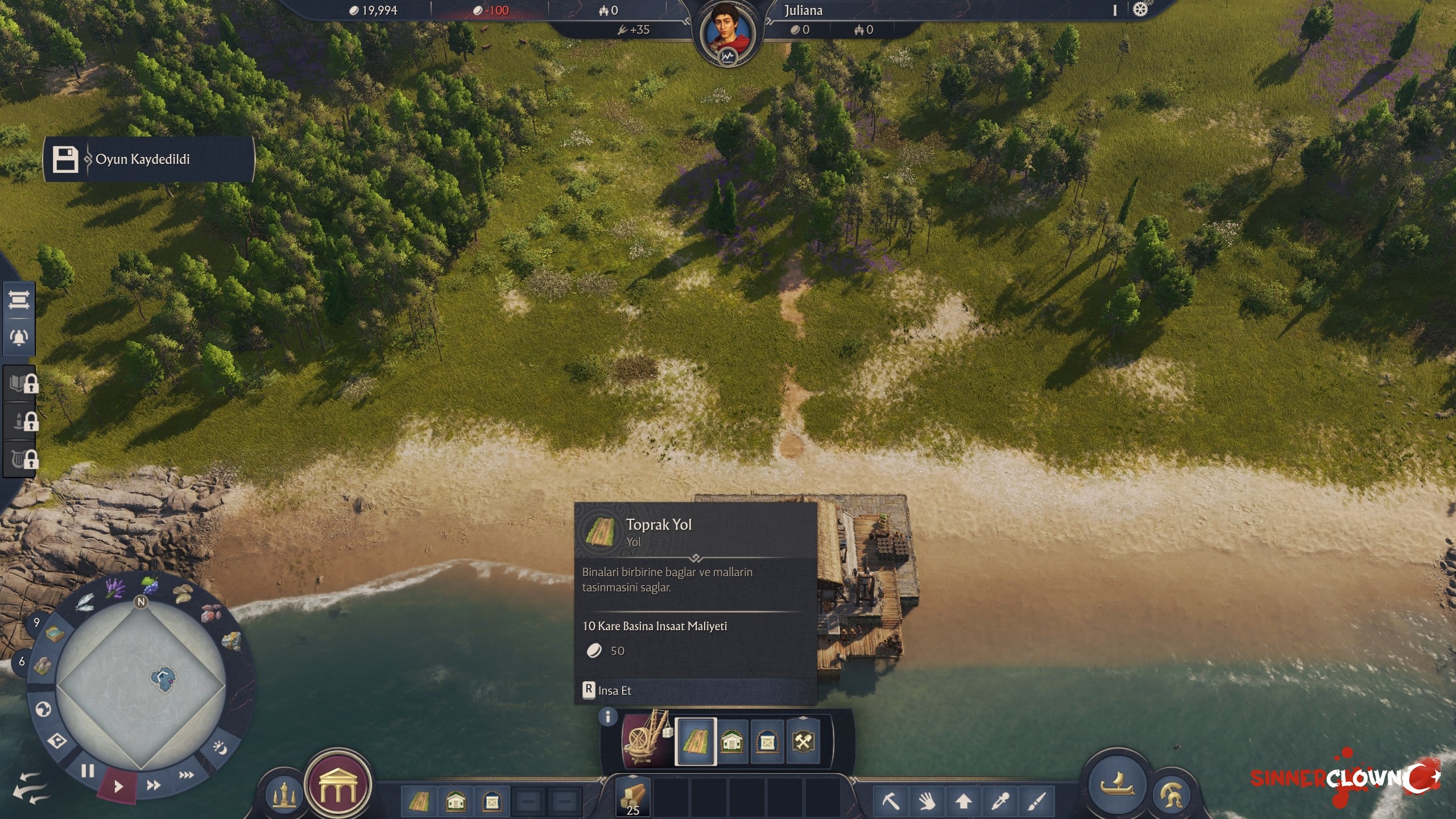Toggle the day and night cycle

[220, 747]
